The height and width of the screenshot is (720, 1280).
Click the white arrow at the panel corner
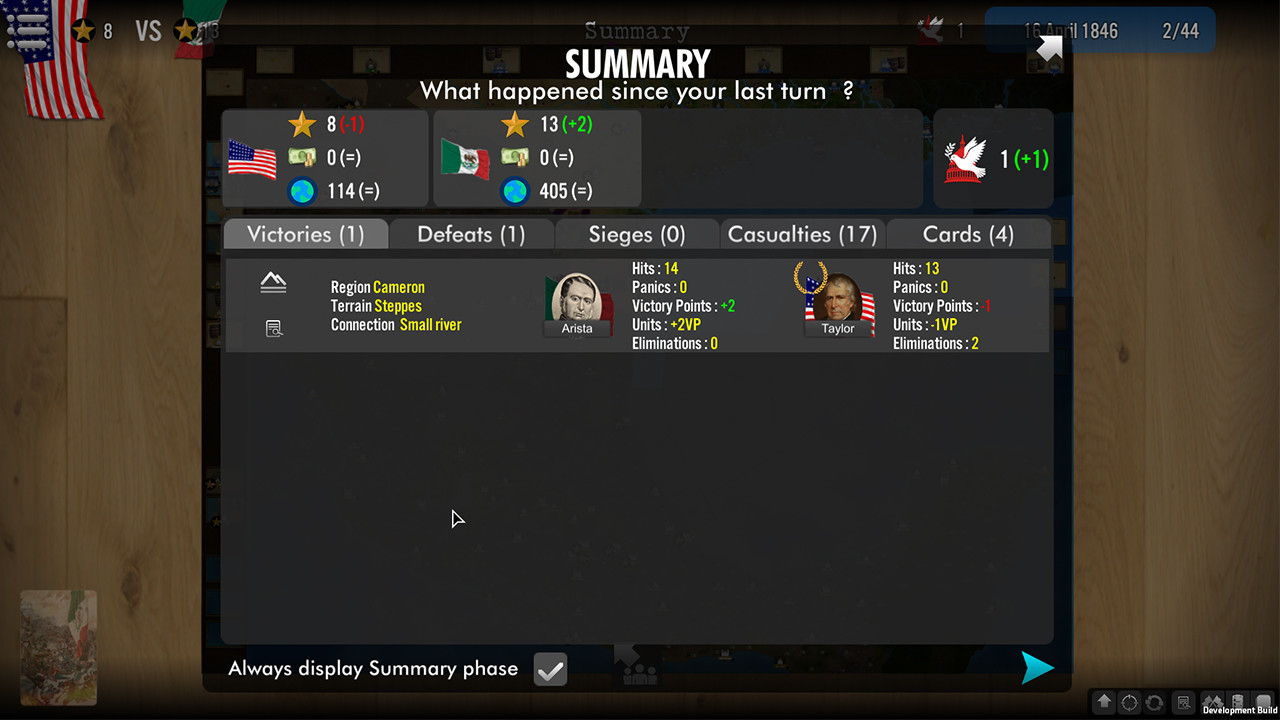(1049, 49)
